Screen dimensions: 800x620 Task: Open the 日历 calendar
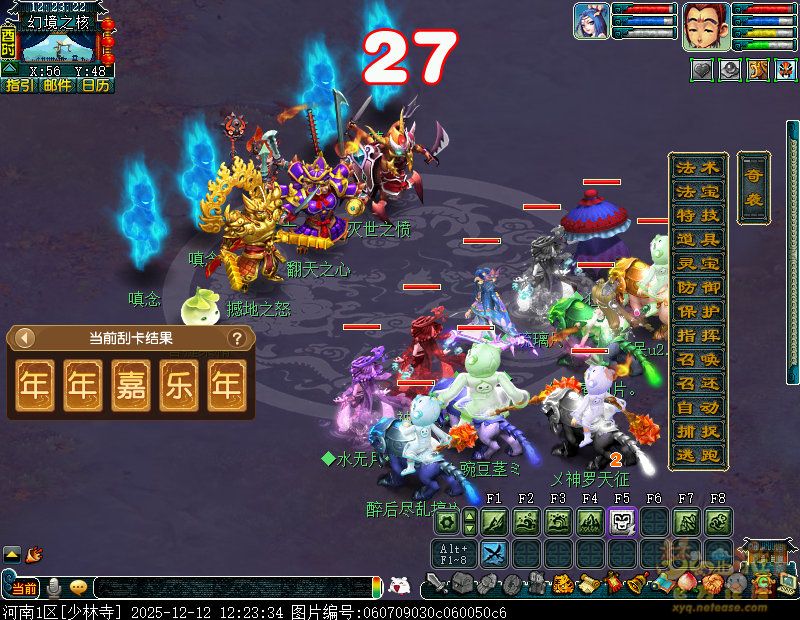pyautogui.click(x=95, y=86)
